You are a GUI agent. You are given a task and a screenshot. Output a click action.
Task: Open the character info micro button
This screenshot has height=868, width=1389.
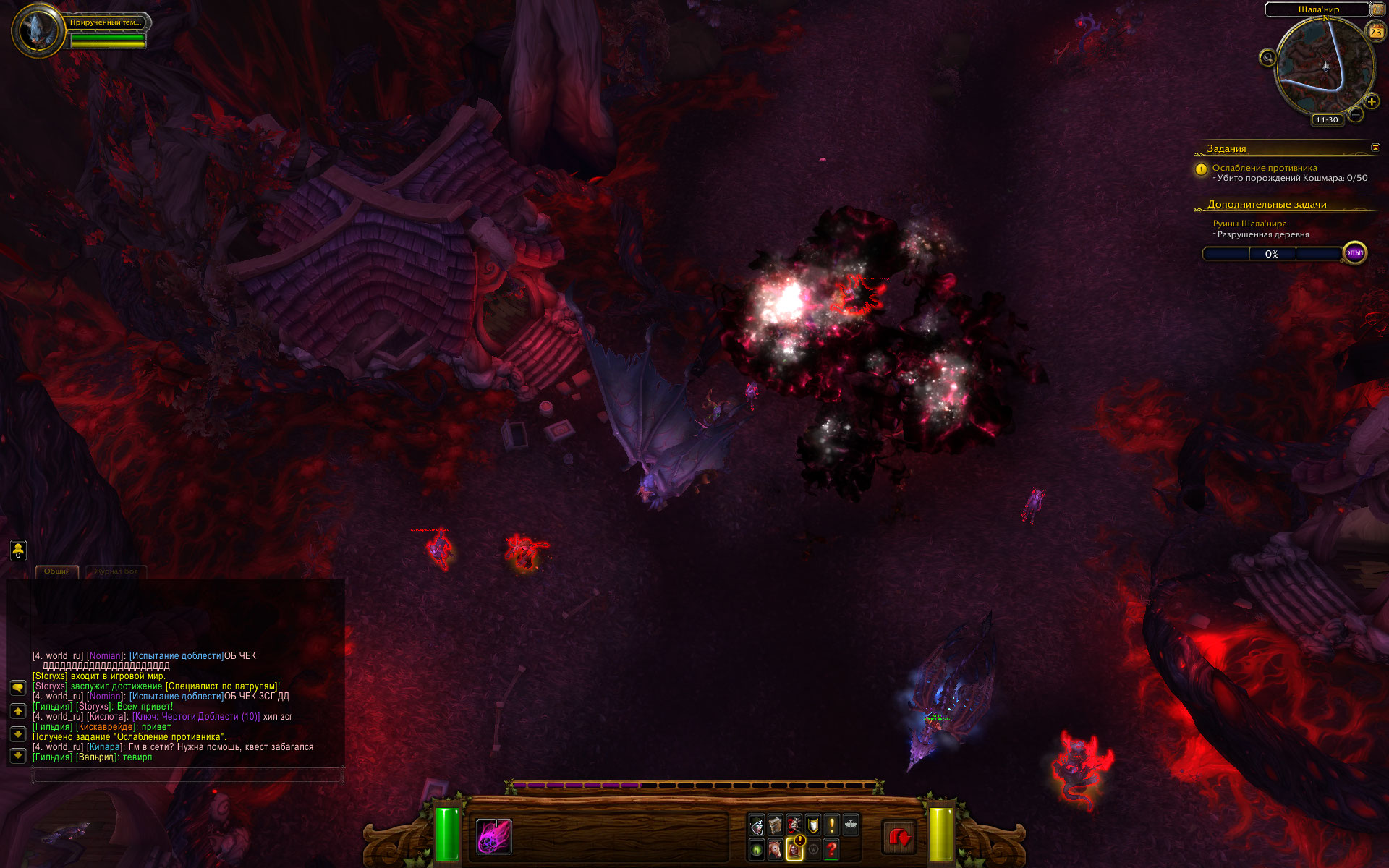757,825
